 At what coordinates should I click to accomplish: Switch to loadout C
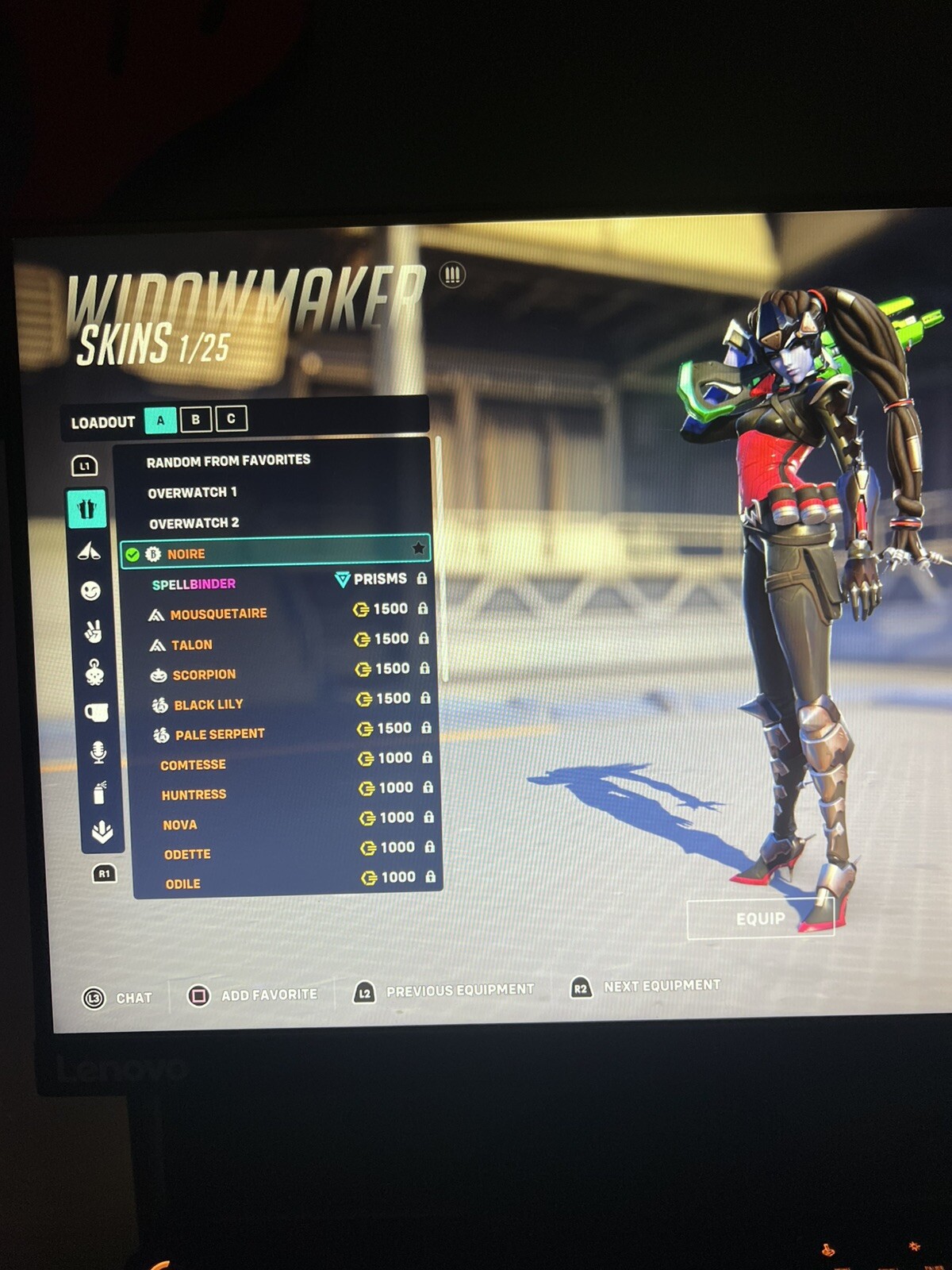tap(231, 418)
